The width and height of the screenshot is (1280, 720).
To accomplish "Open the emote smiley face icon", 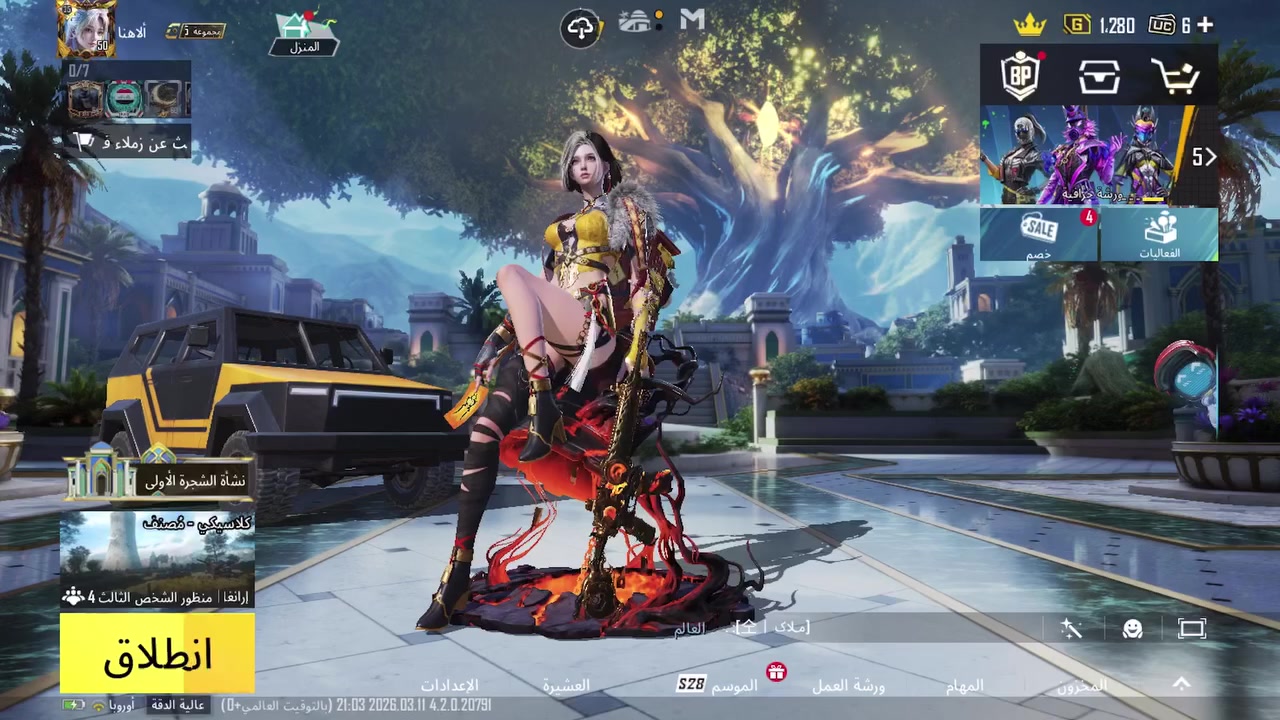I will [x=1132, y=629].
